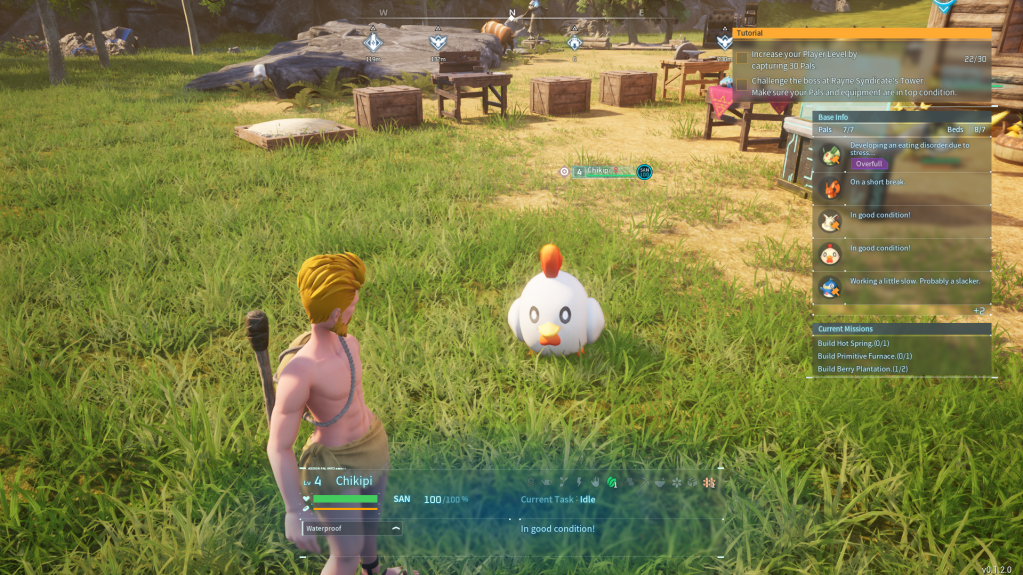This screenshot has width=1023, height=575.
Task: Click the compass marker showing 137m
Action: click(x=437, y=42)
